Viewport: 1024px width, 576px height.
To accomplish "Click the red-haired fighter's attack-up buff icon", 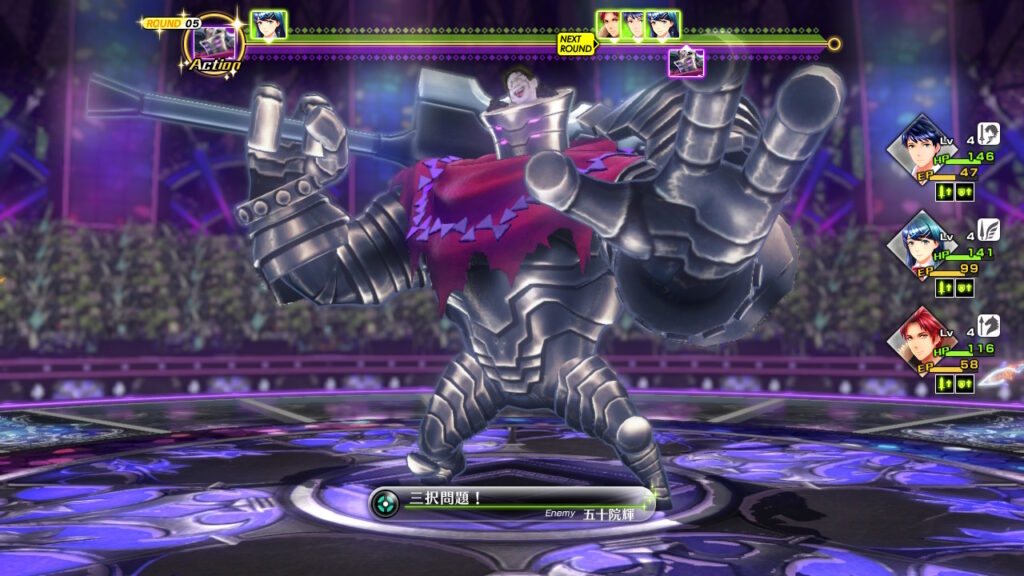I will click(x=944, y=384).
